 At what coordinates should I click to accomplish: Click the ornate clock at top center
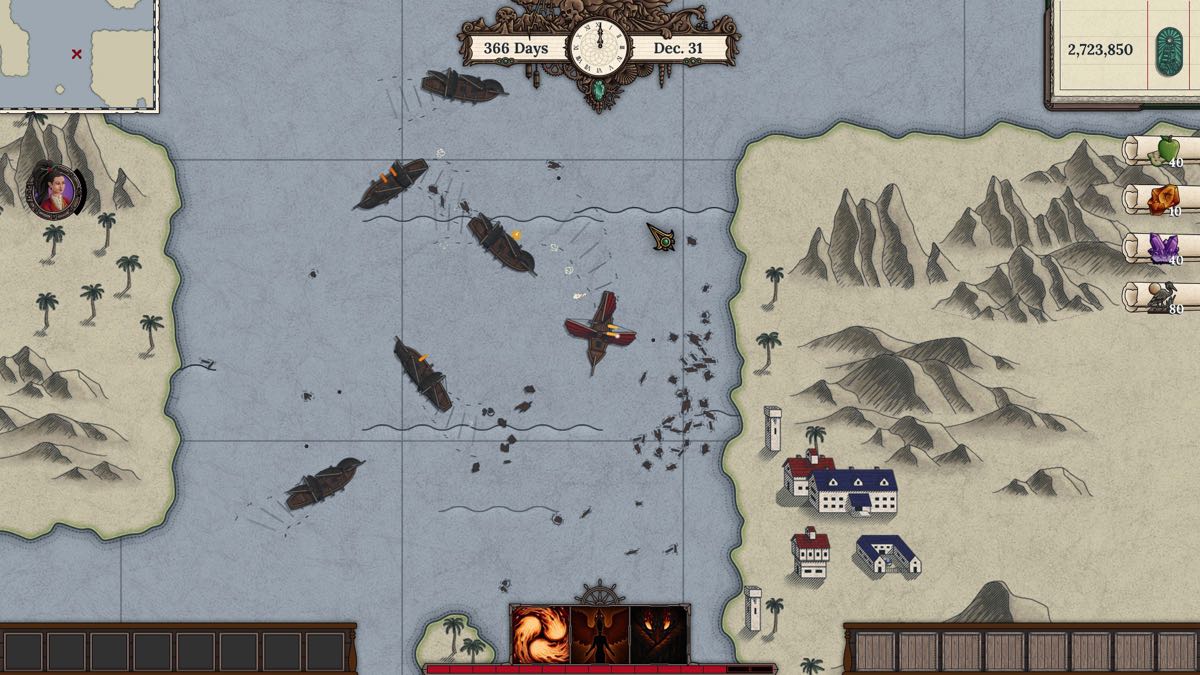tap(598, 47)
